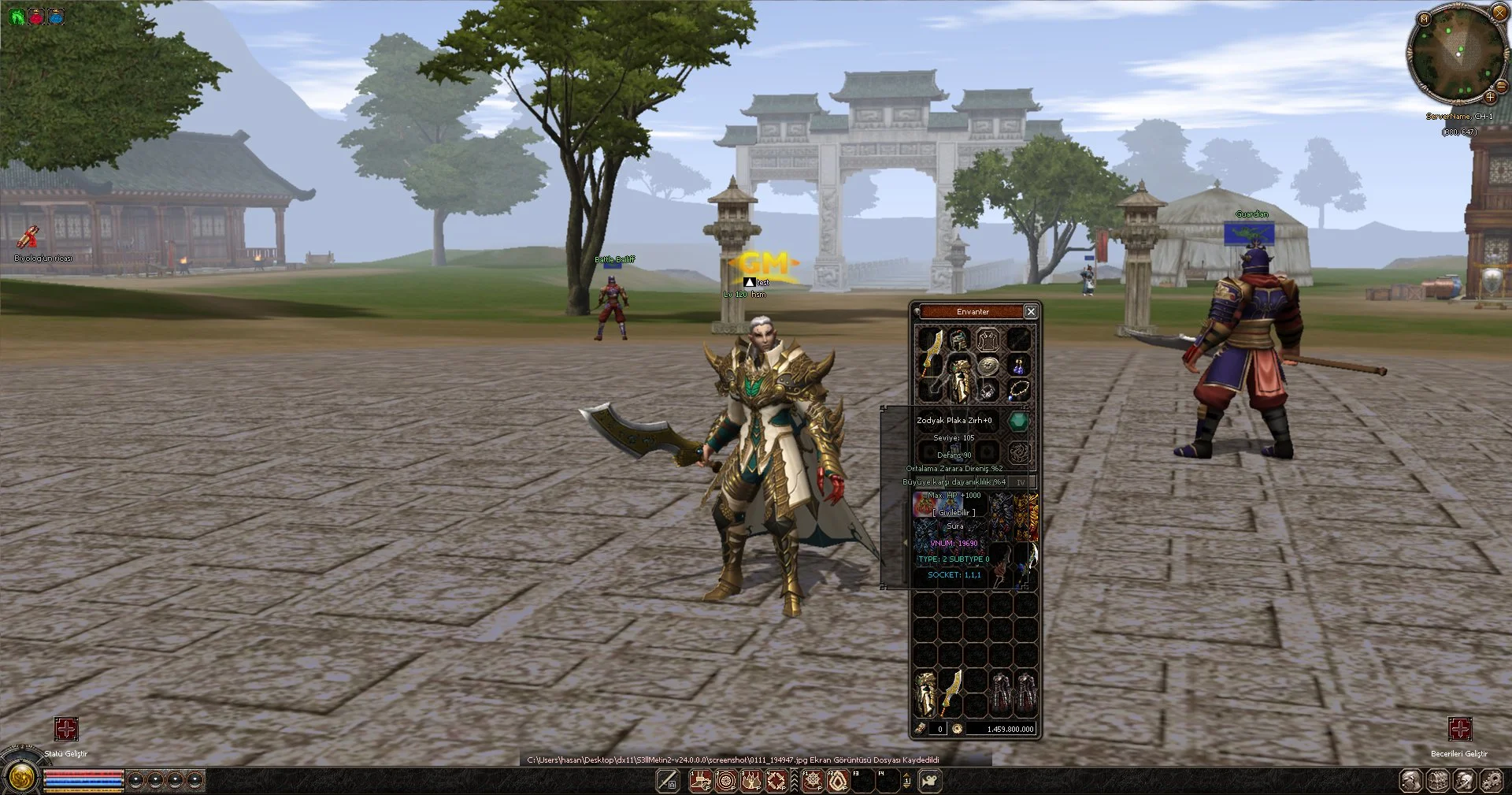Open the Statü Geliştir status upgrade button
This screenshot has height=795, width=1512.
(66, 729)
